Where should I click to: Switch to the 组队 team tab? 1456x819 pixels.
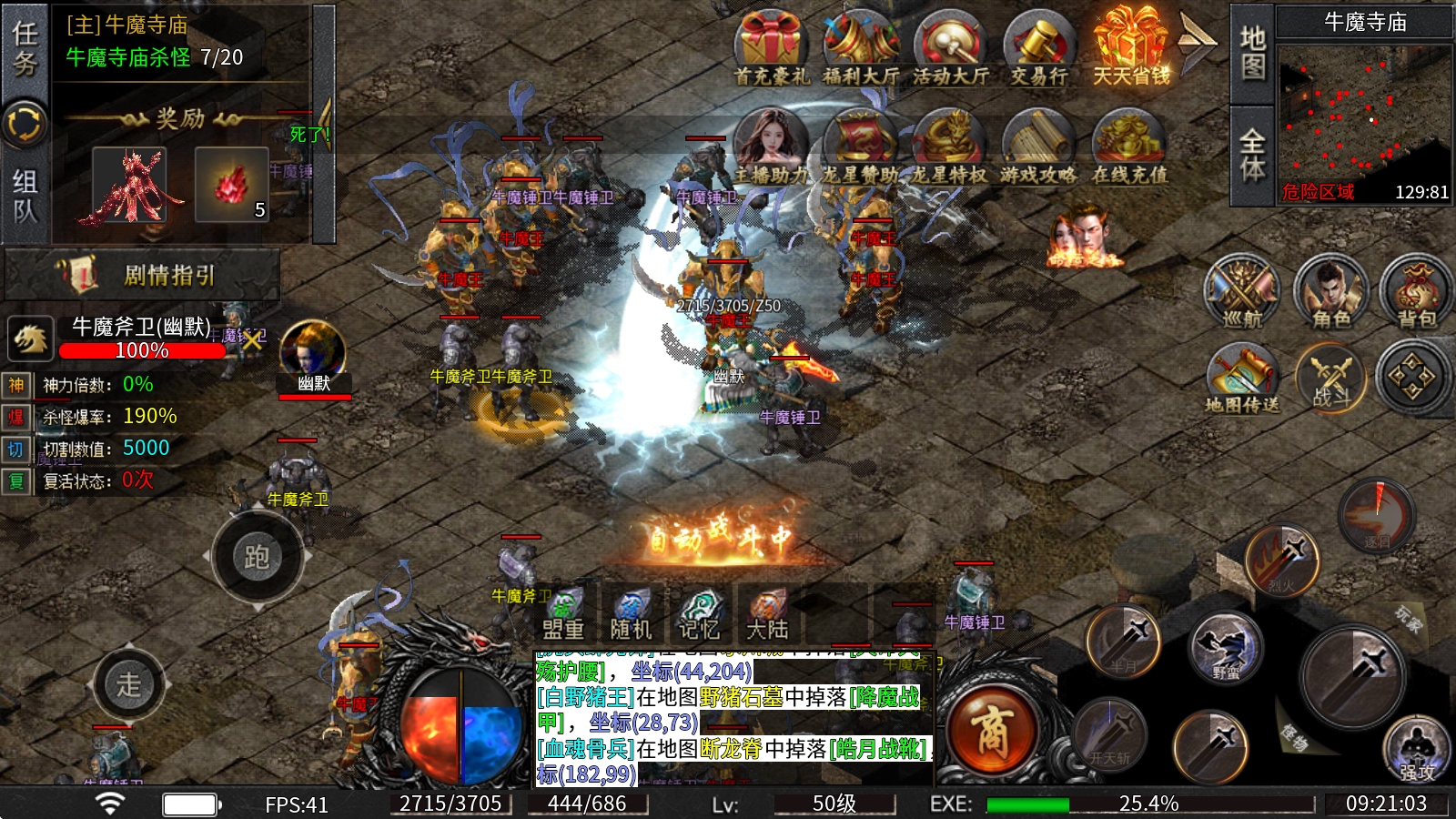pos(25,196)
